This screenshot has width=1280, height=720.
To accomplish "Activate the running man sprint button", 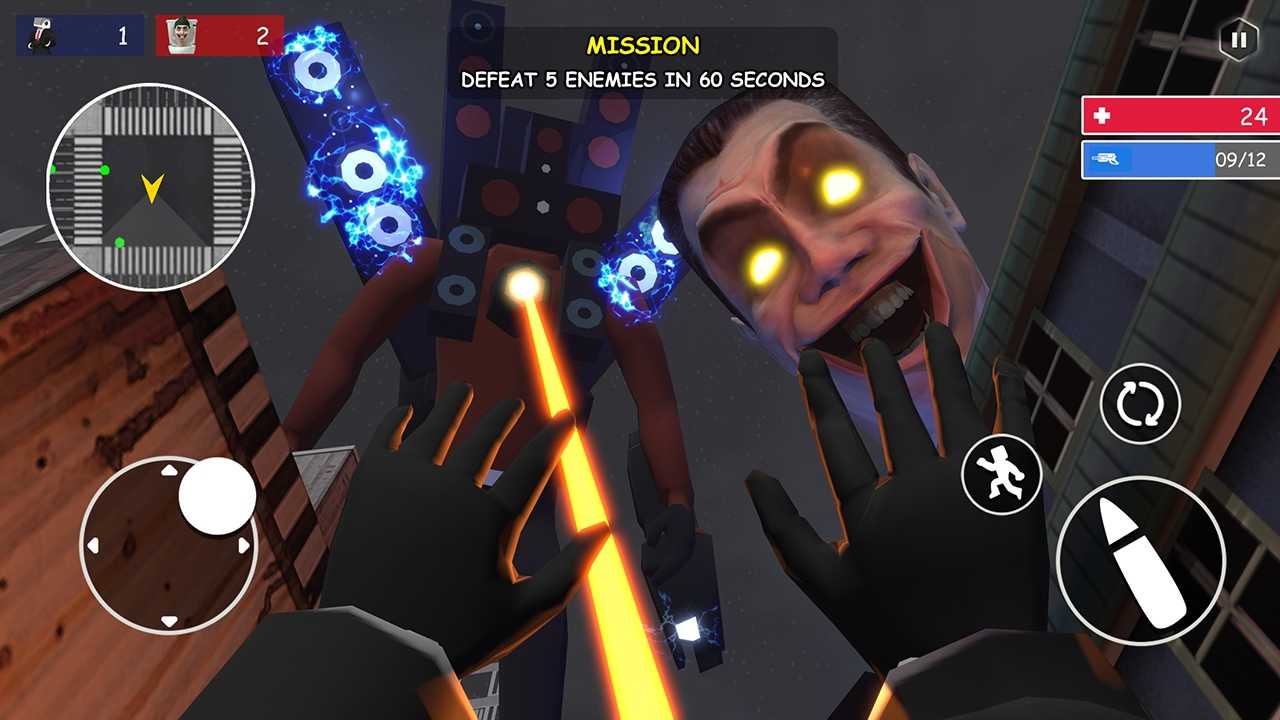I will [x=1001, y=474].
